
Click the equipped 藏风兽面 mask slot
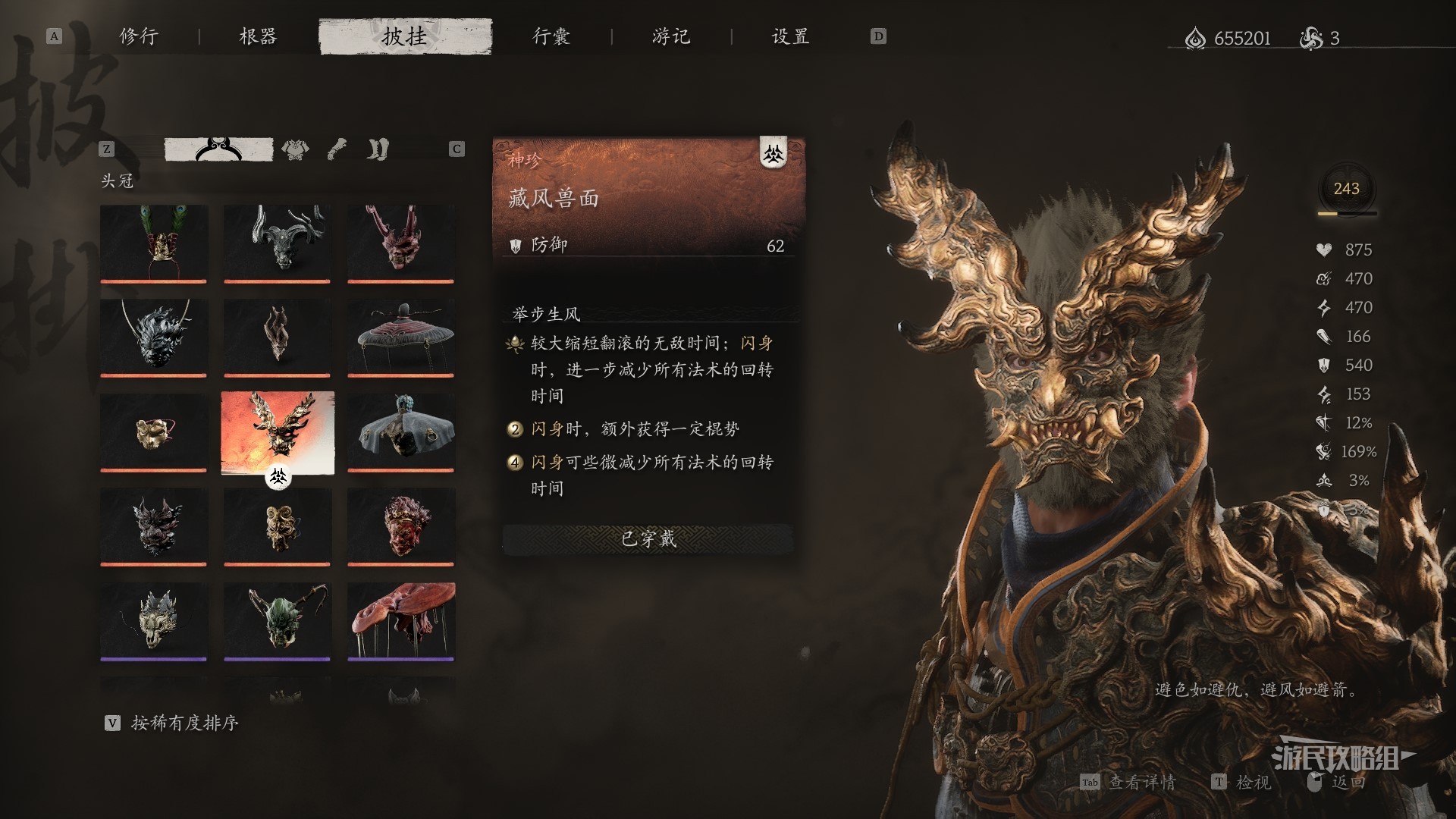(x=278, y=431)
